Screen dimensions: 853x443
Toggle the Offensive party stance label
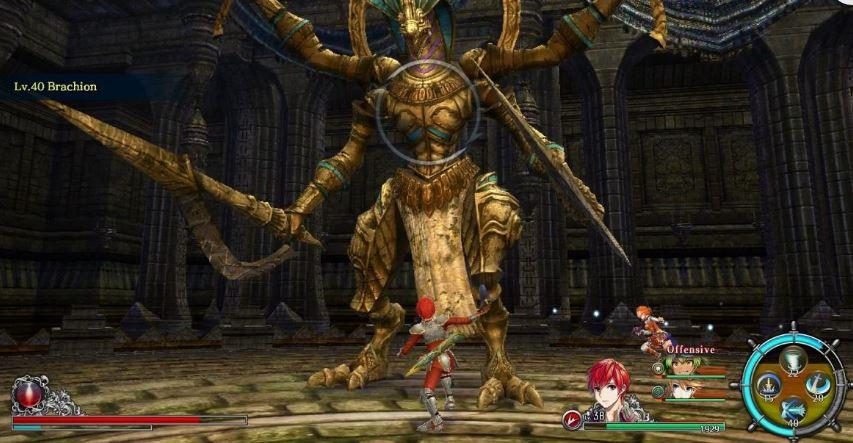[690, 349]
